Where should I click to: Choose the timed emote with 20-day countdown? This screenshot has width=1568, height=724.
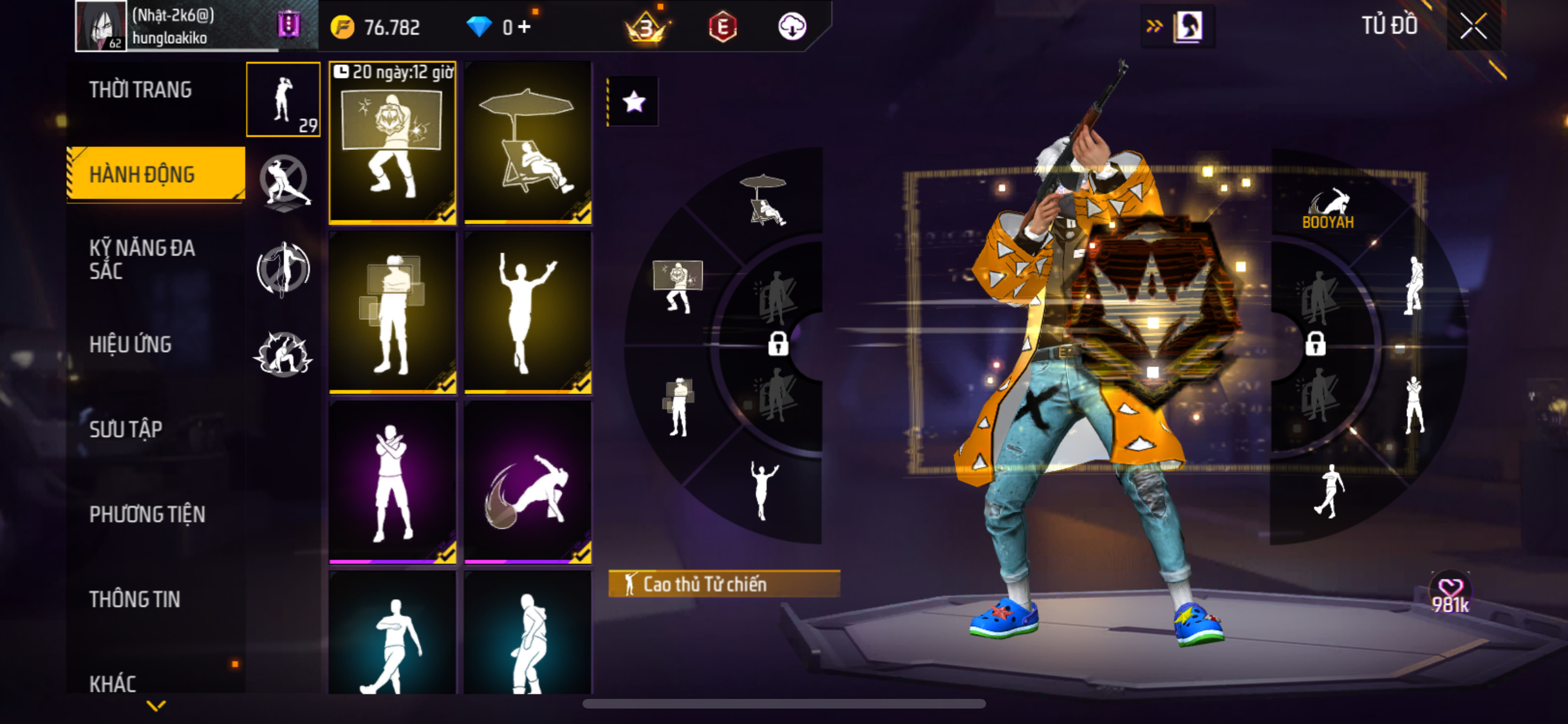393,143
